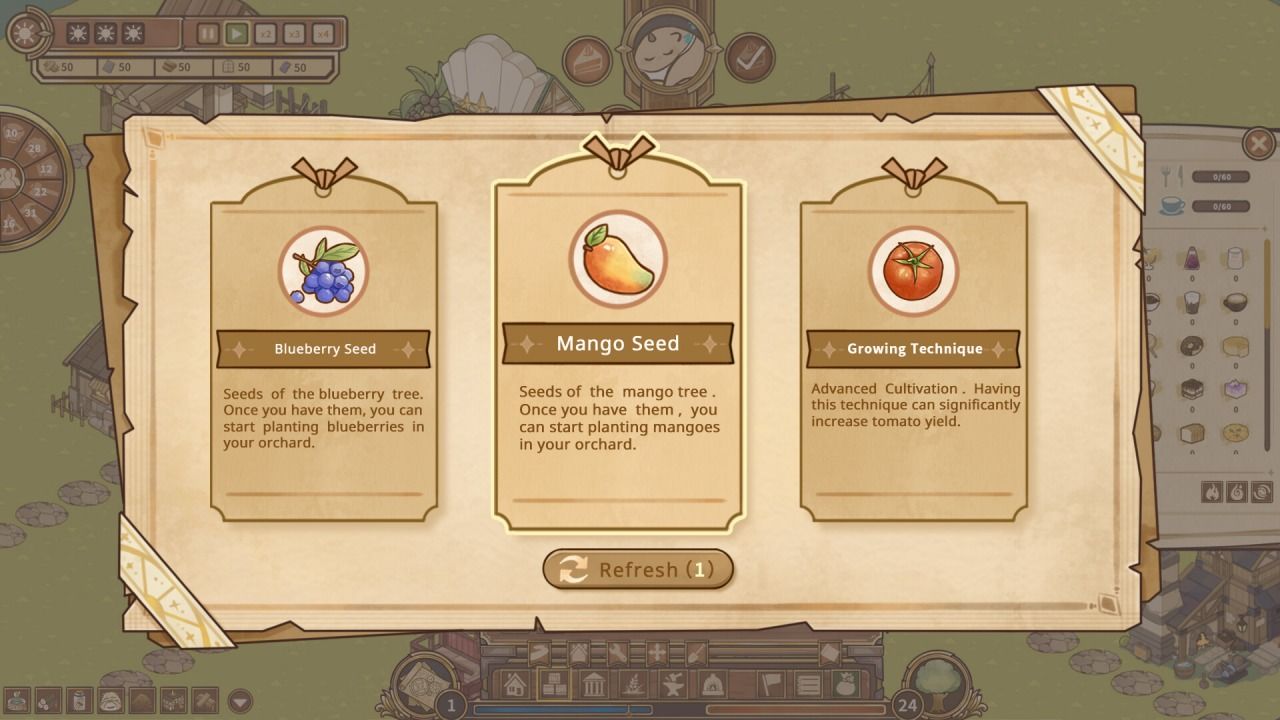Close the side panel with X

tap(1257, 144)
